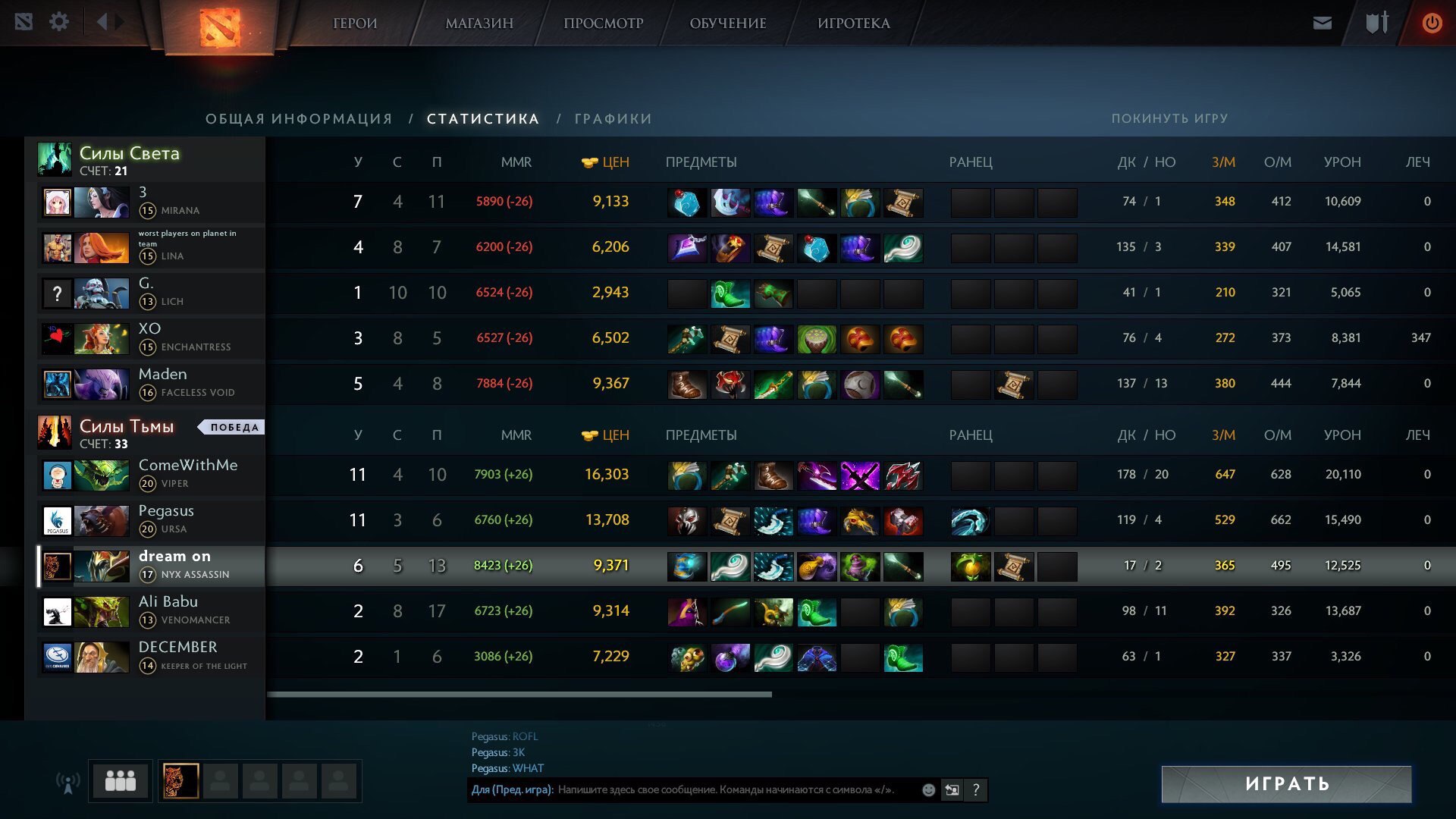Click the chat message input field

[728, 790]
